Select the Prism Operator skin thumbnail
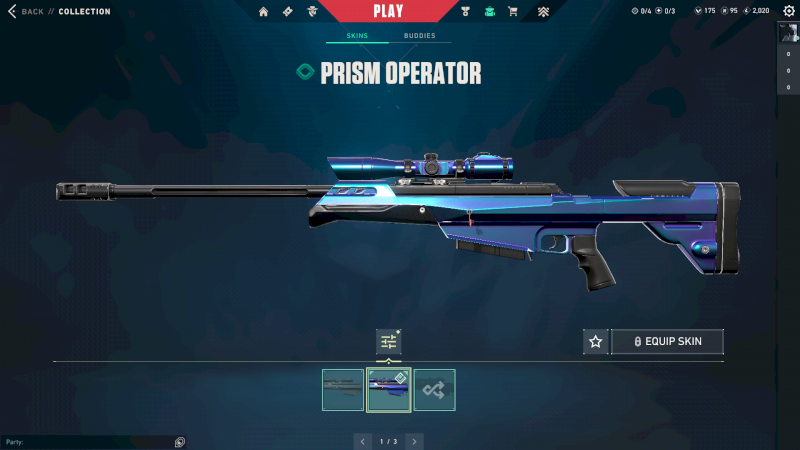This screenshot has height=450, width=800. click(x=389, y=390)
